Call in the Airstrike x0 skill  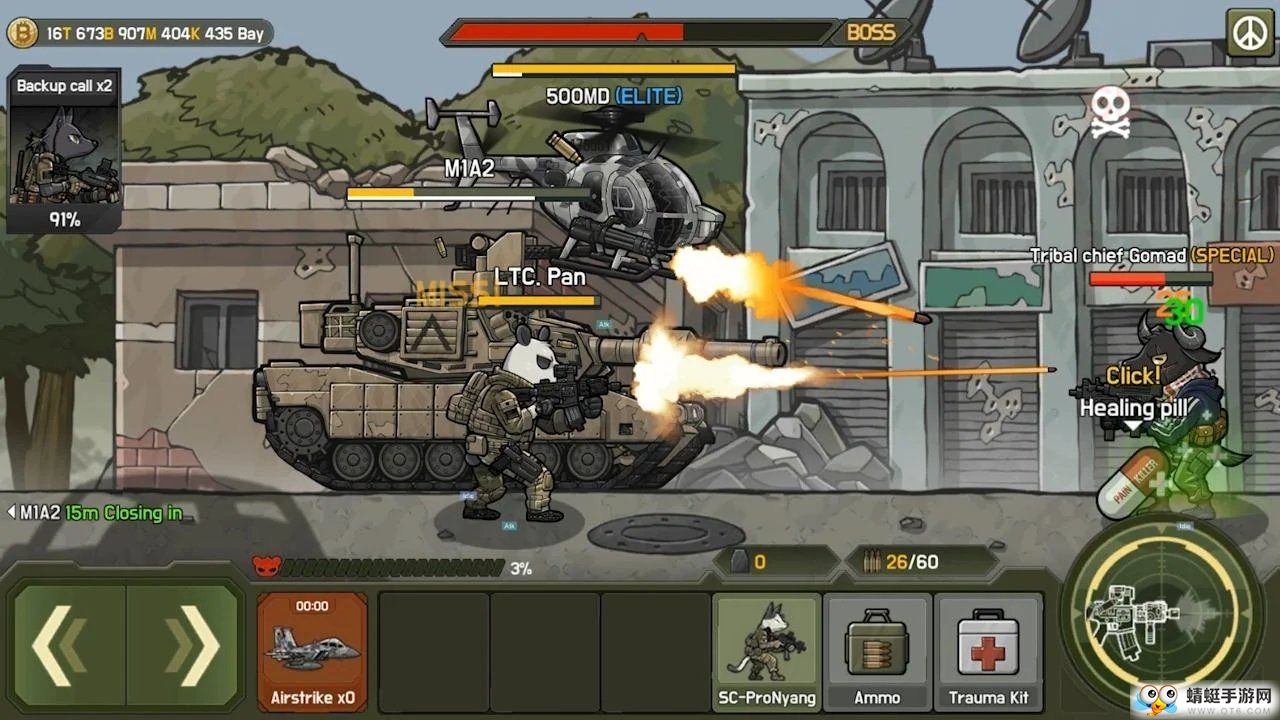tap(312, 651)
